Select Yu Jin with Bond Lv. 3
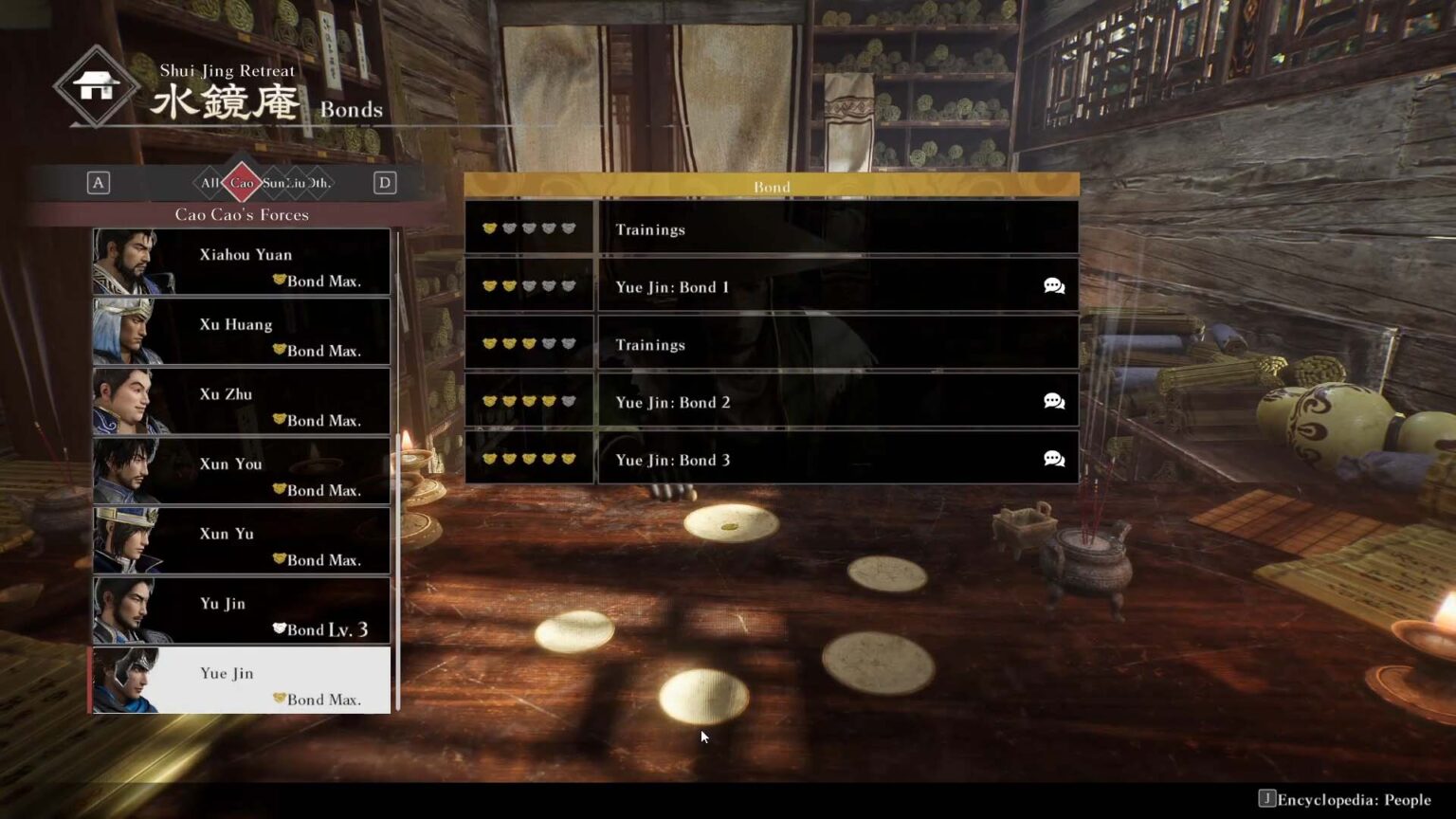 coord(240,610)
